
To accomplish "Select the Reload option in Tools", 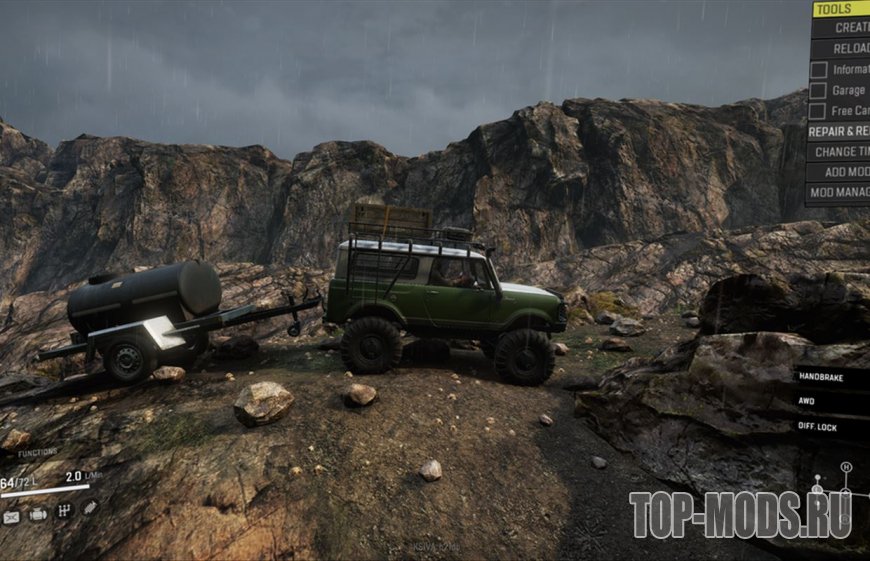I will point(848,49).
